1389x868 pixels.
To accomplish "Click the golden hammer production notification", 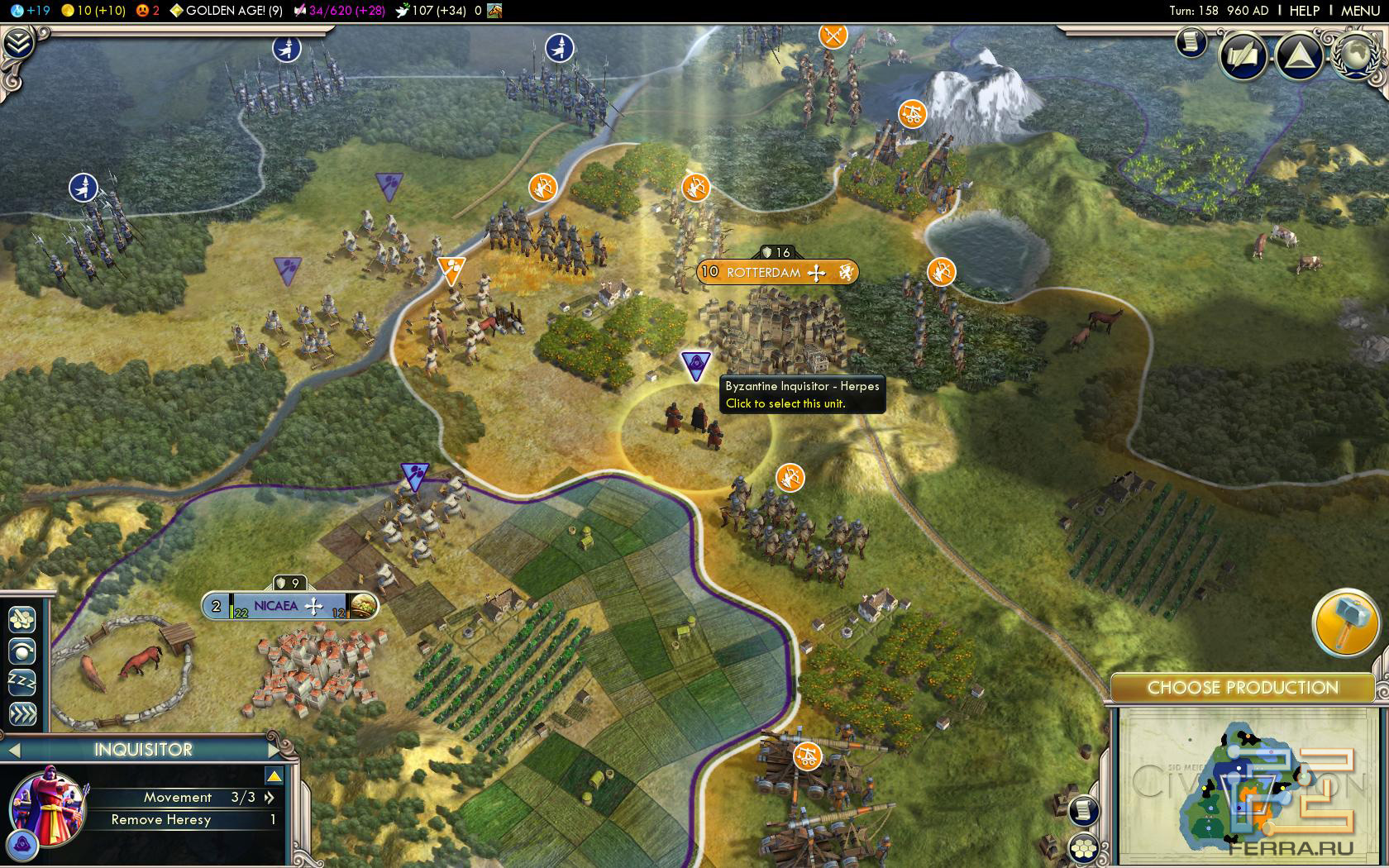I will click(x=1345, y=622).
